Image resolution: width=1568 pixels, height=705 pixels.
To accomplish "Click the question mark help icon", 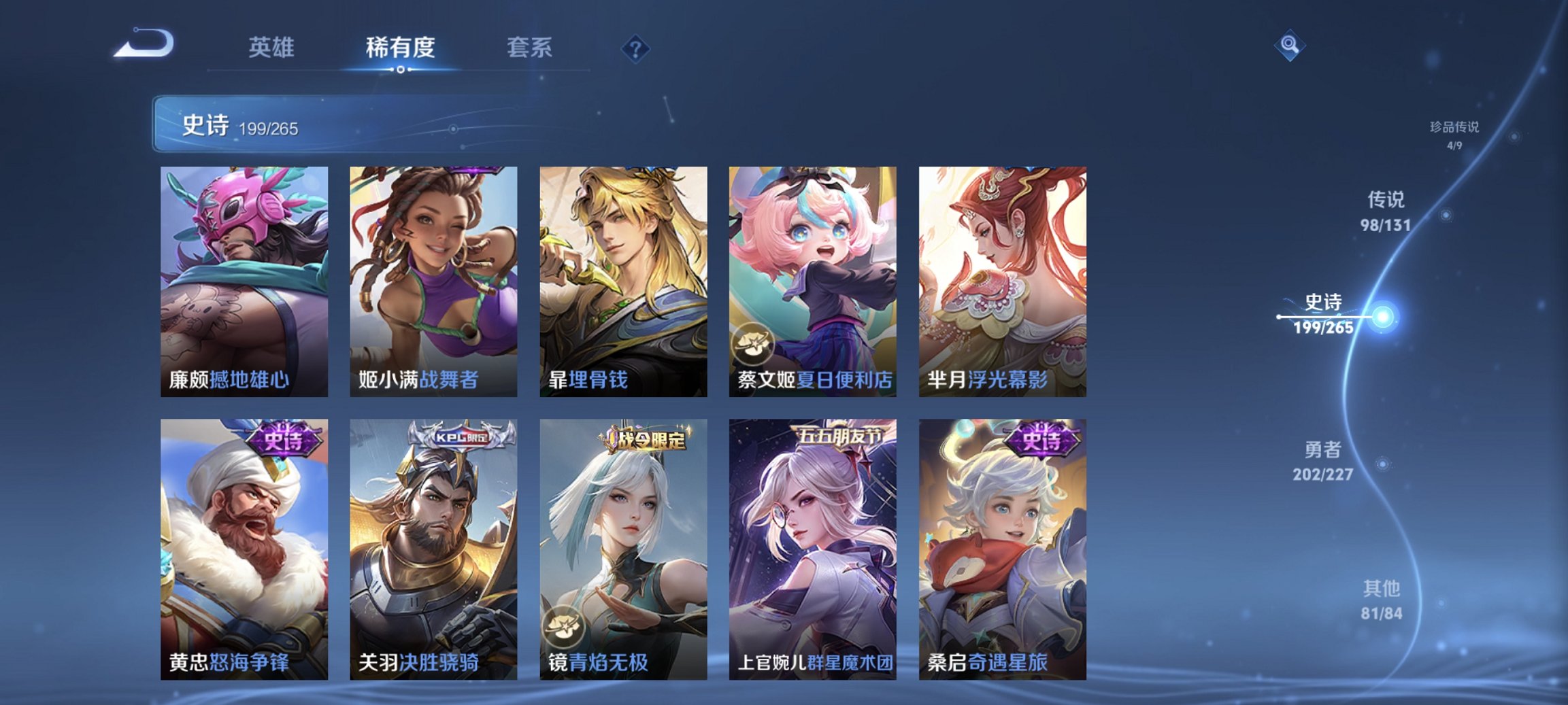I will point(634,48).
